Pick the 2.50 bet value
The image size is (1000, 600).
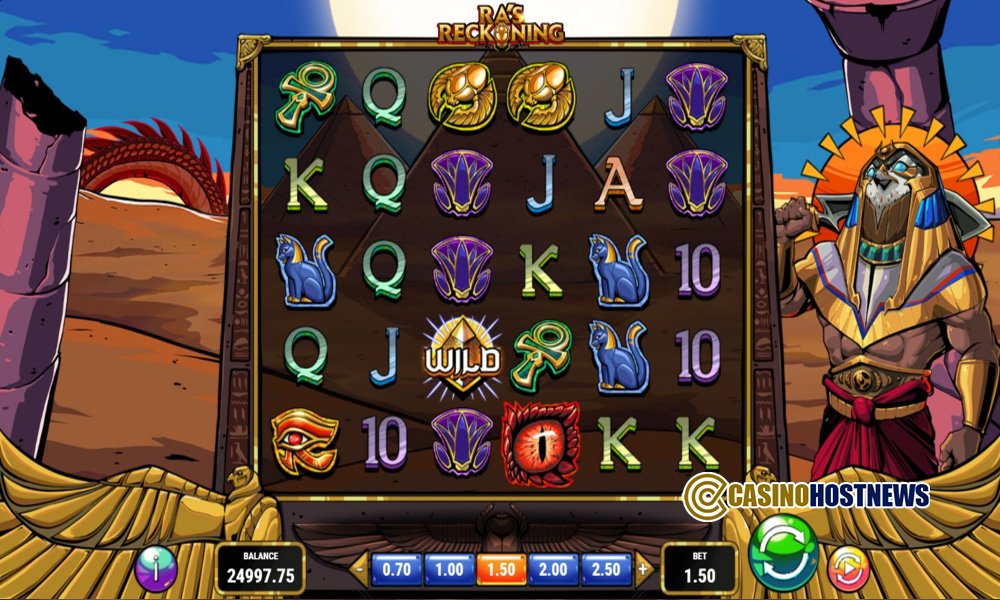tap(607, 569)
